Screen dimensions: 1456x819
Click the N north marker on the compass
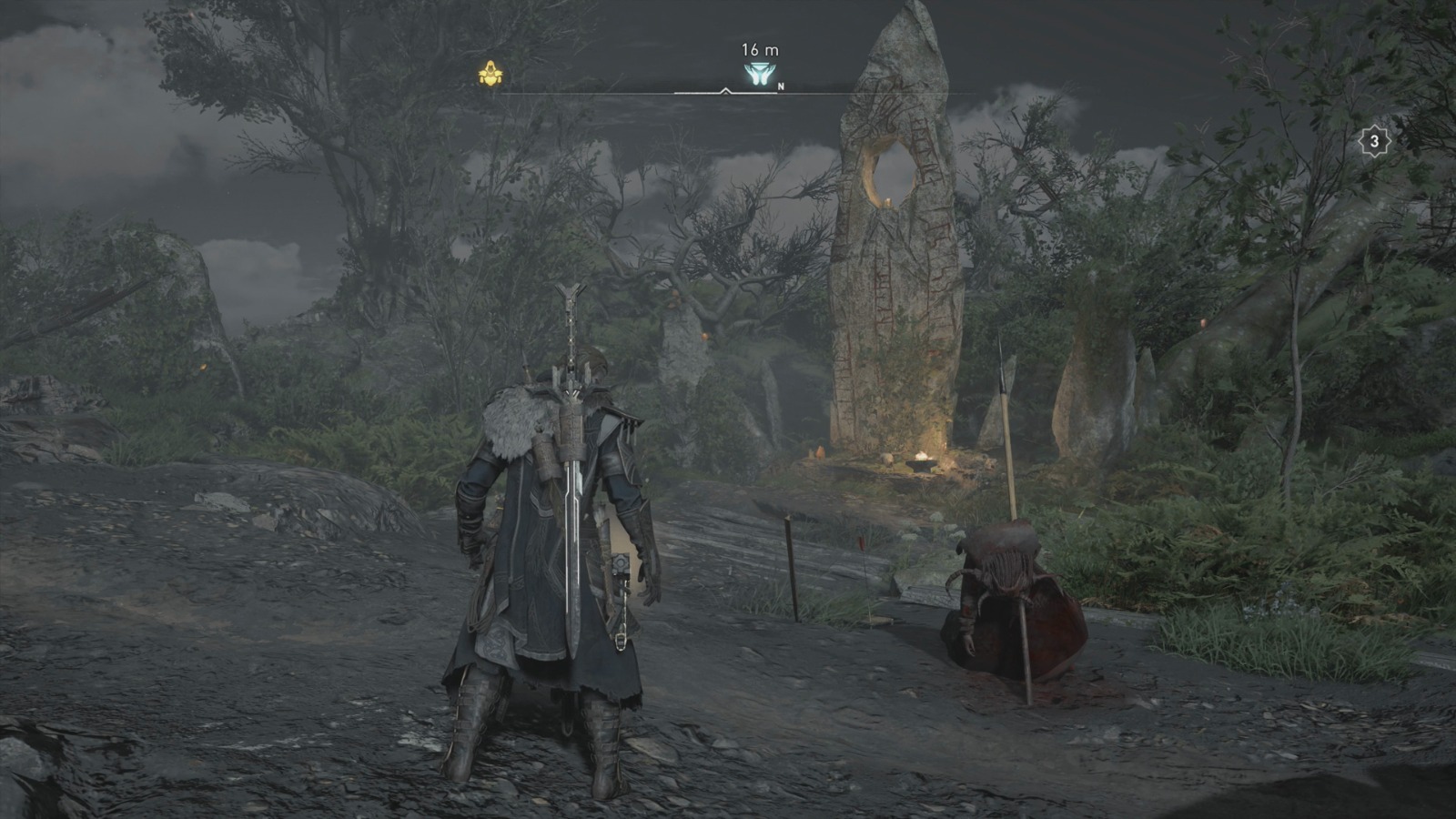click(x=783, y=87)
